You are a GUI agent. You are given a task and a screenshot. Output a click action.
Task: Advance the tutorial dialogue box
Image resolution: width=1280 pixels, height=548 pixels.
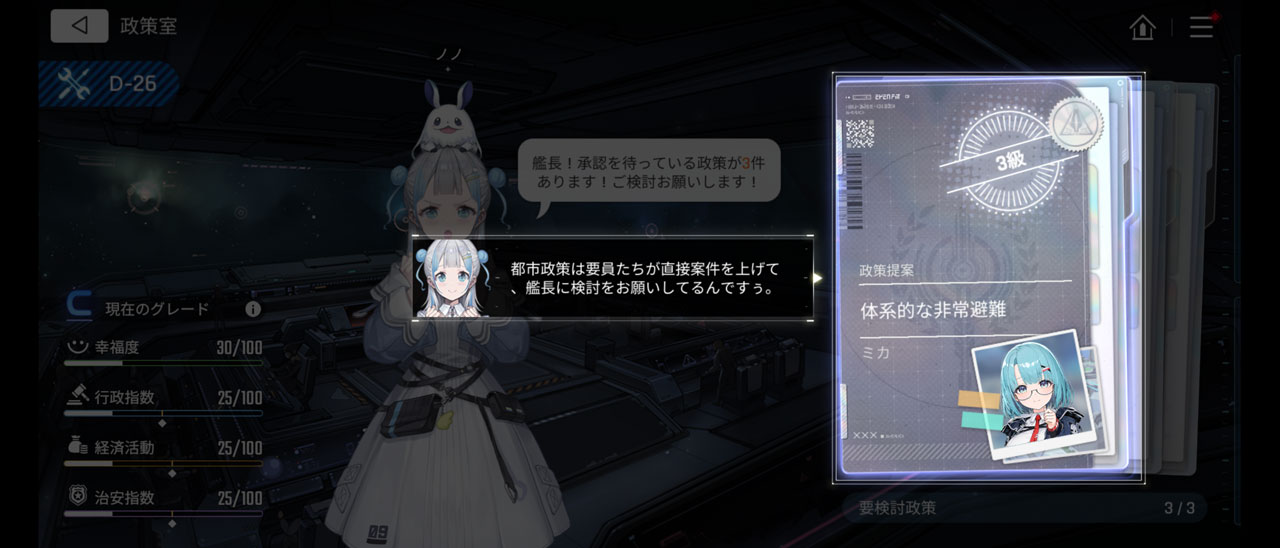(x=613, y=278)
